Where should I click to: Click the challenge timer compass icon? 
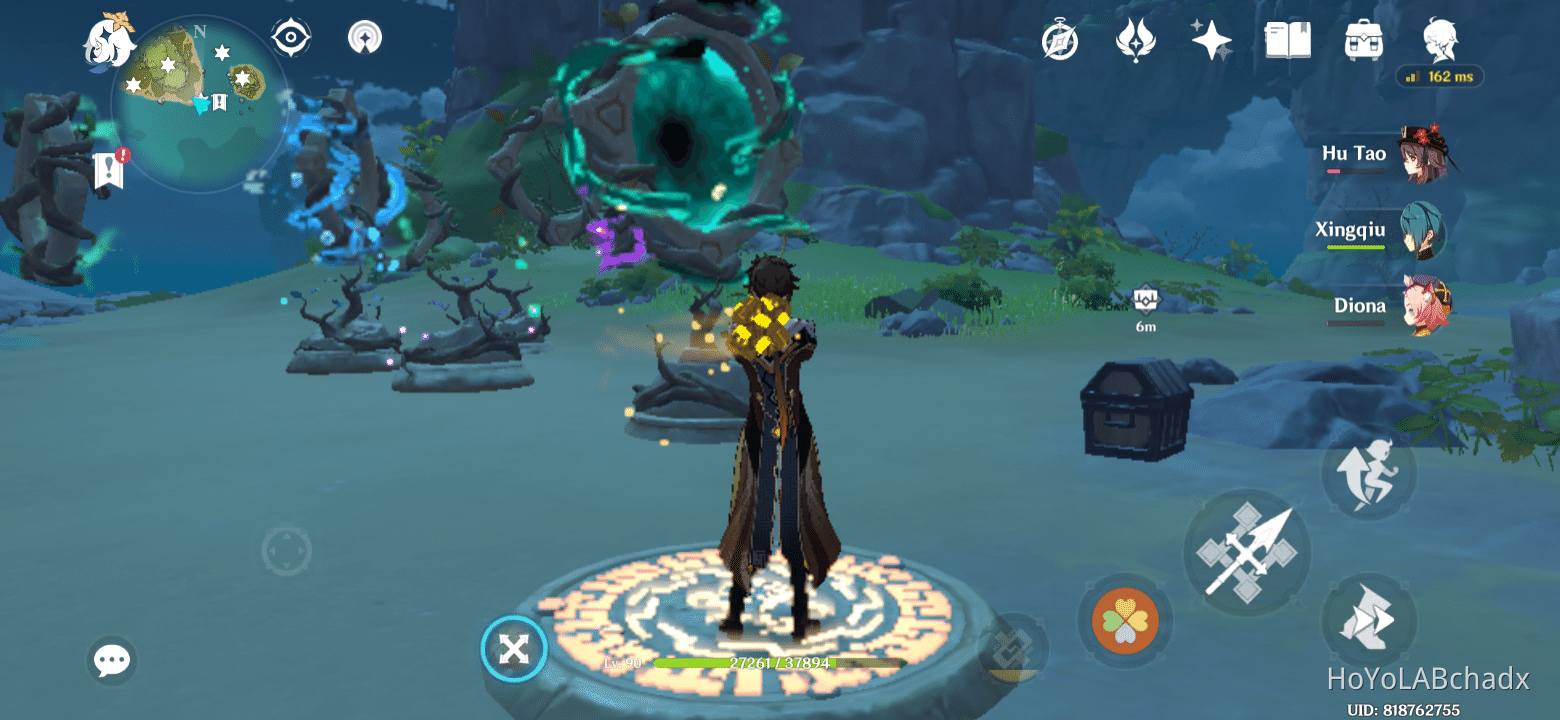click(1060, 39)
